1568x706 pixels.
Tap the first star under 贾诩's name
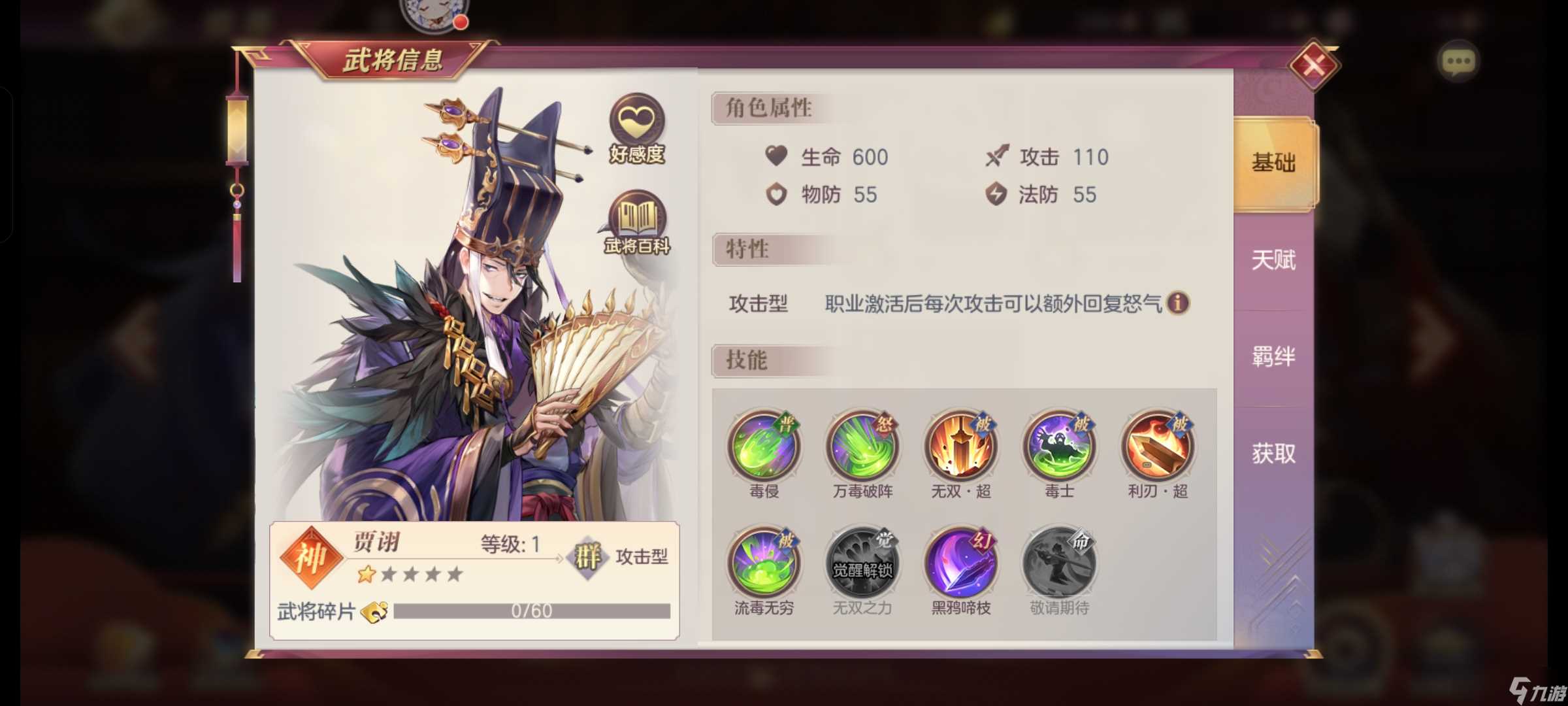pyautogui.click(x=367, y=575)
